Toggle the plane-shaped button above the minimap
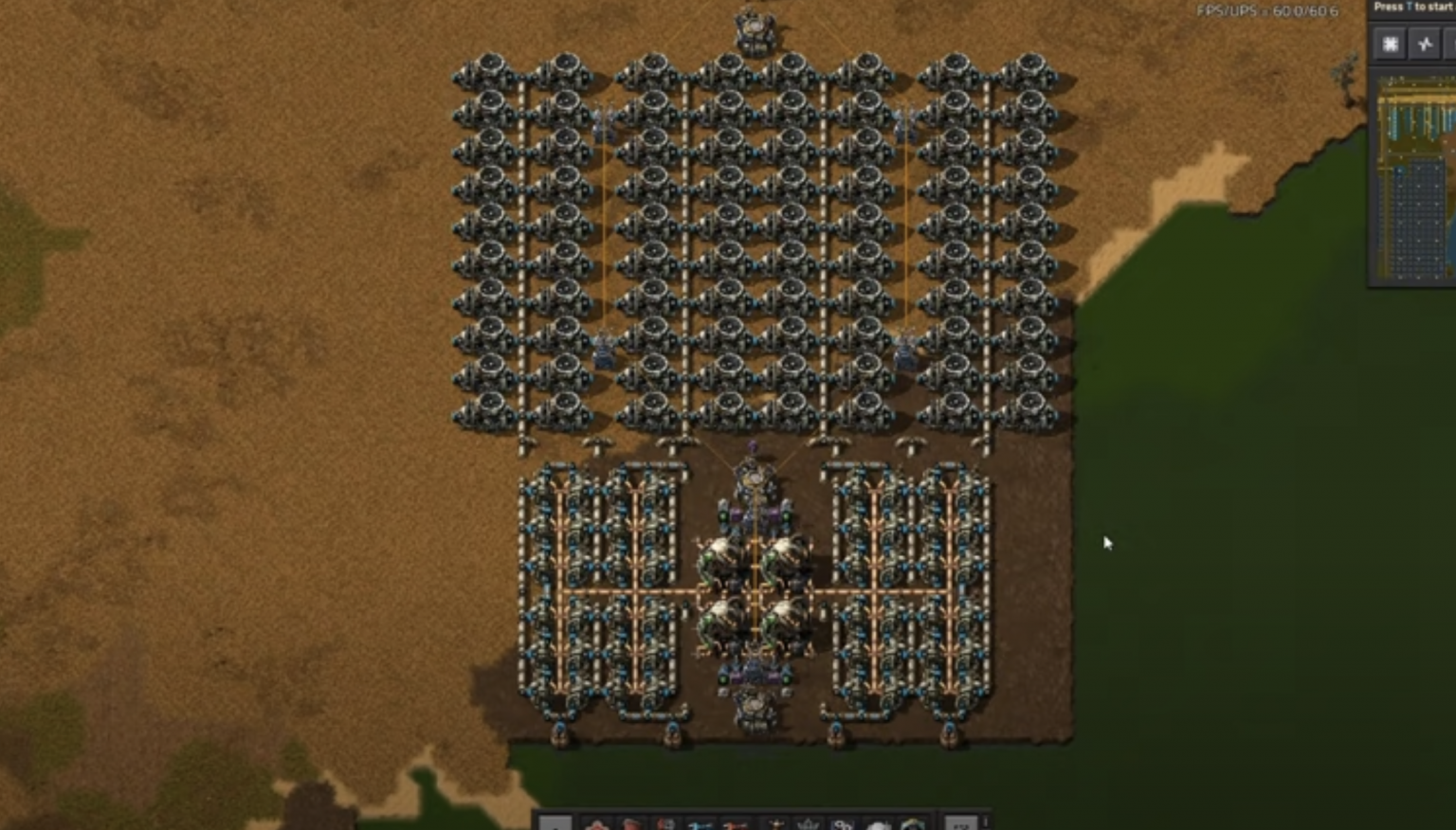The height and width of the screenshot is (830, 1456). tap(1424, 45)
